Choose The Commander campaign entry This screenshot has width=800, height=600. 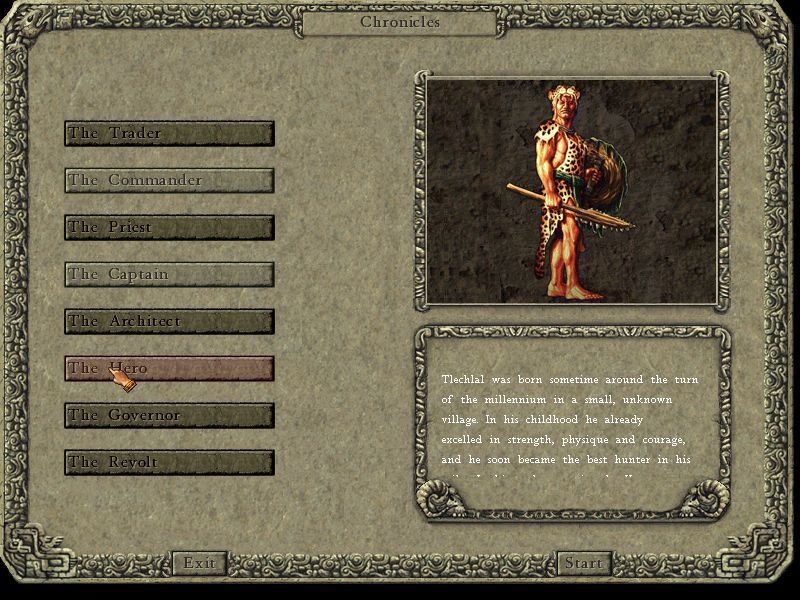click(x=169, y=181)
